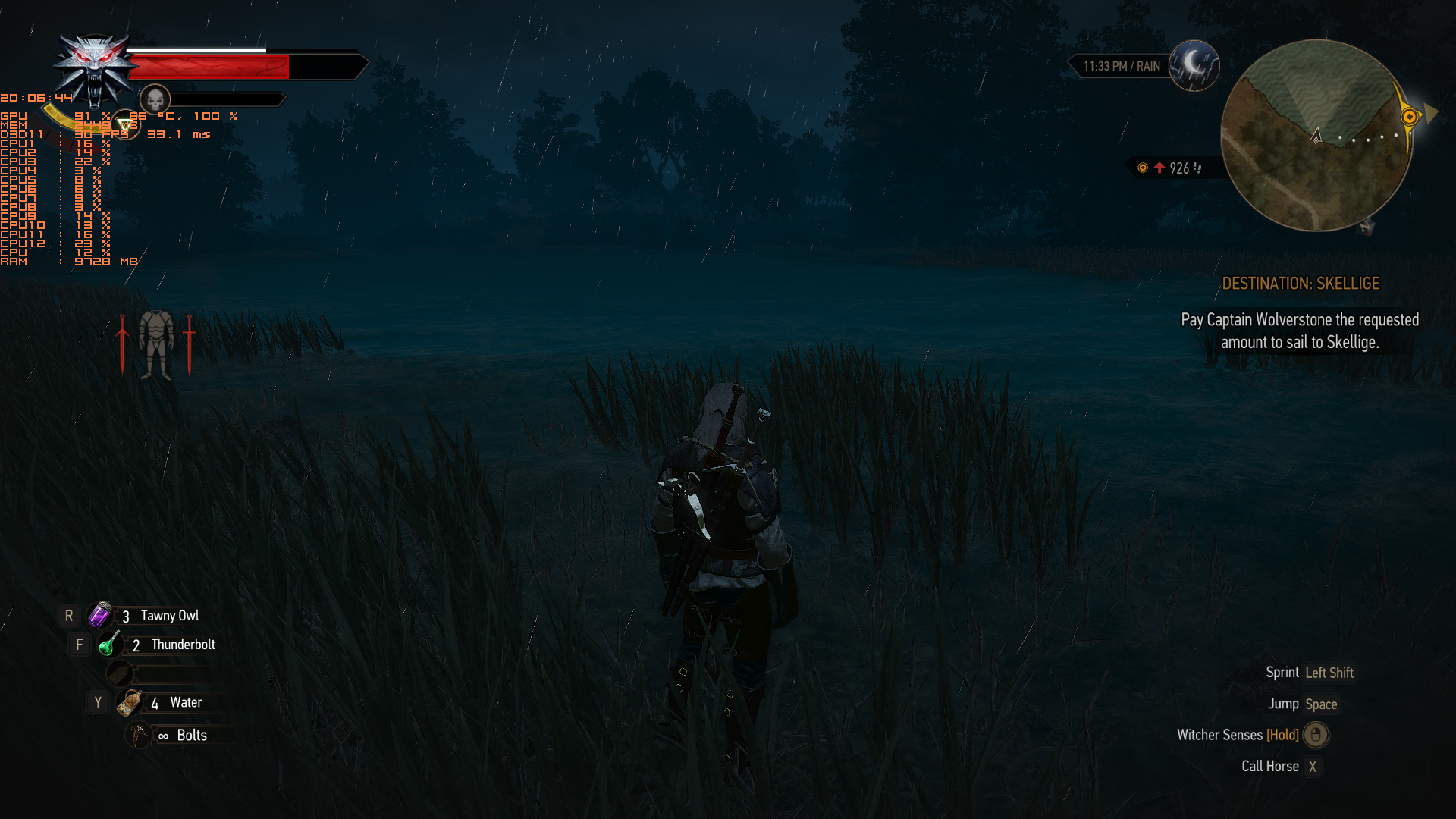Click the skull toxicity icon

click(x=155, y=99)
